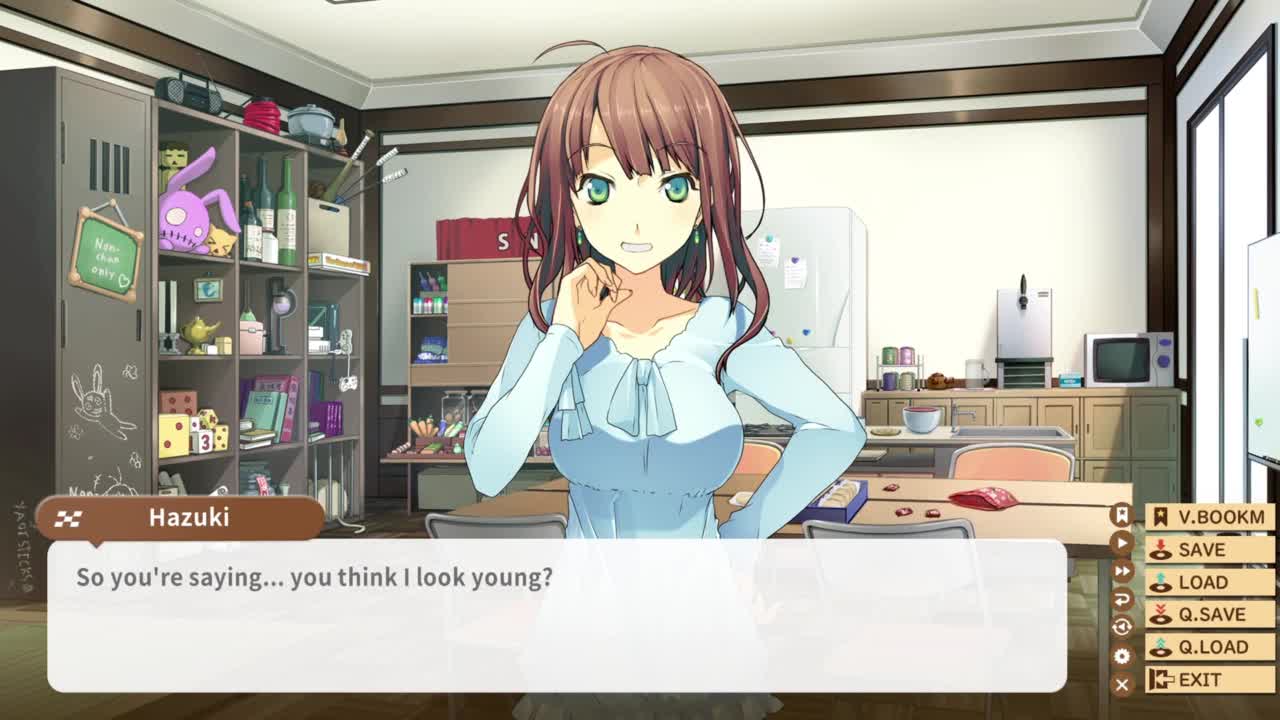1280x720 pixels.
Task: Click the round bookmark star icon
Action: (x=1122, y=515)
